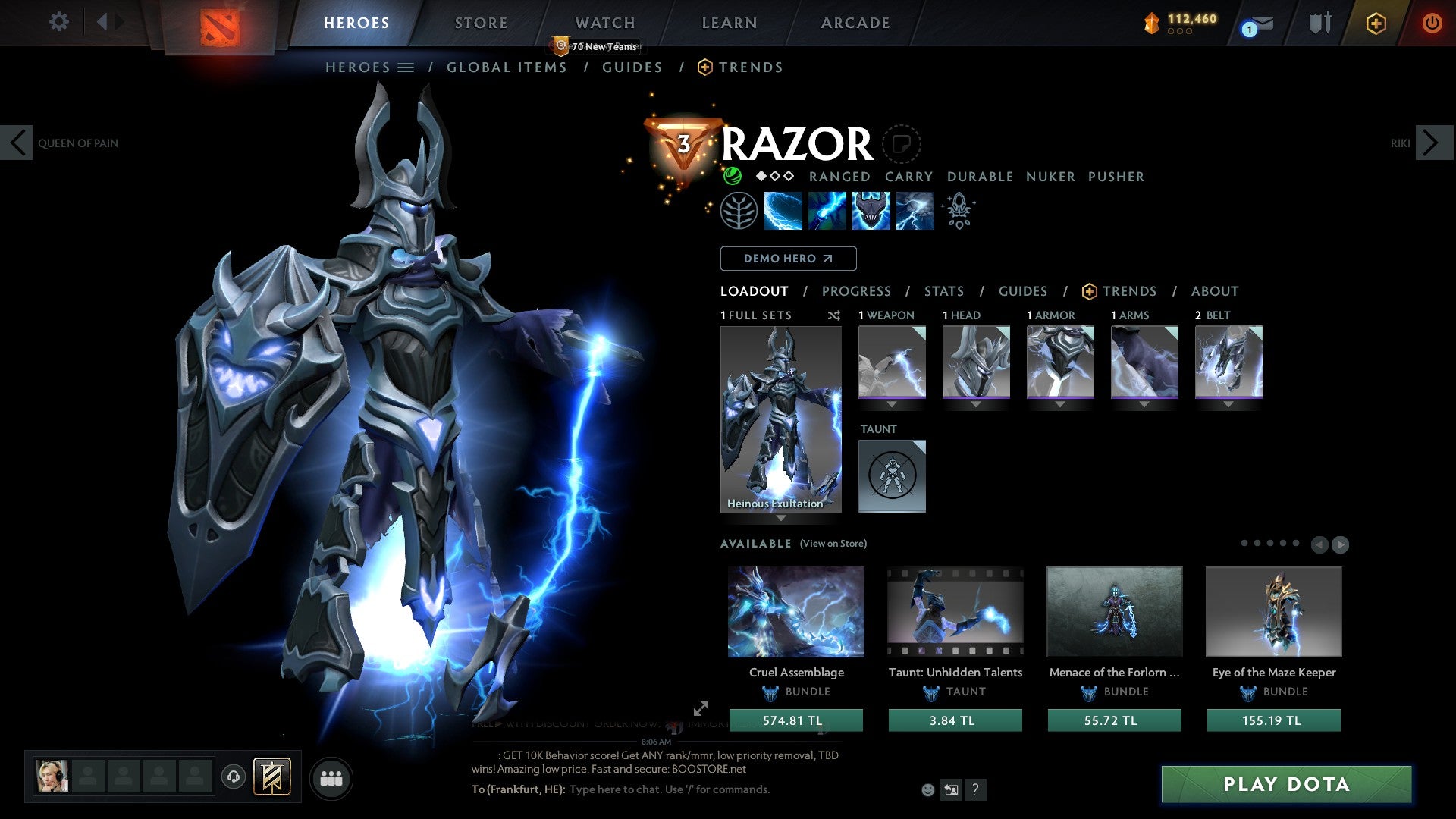
Task: Open the friends list icon
Action: tap(331, 777)
